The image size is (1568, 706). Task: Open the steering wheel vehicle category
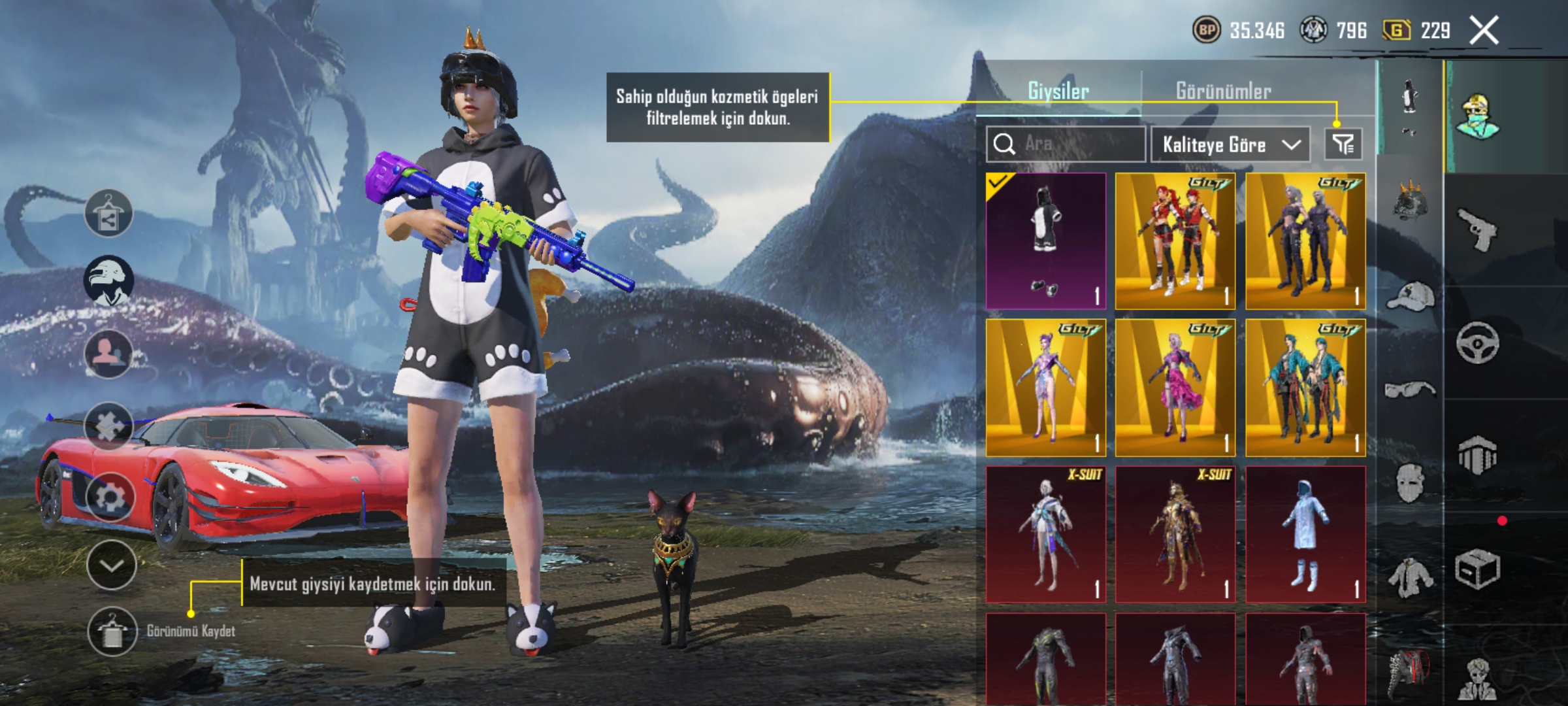(x=1477, y=343)
